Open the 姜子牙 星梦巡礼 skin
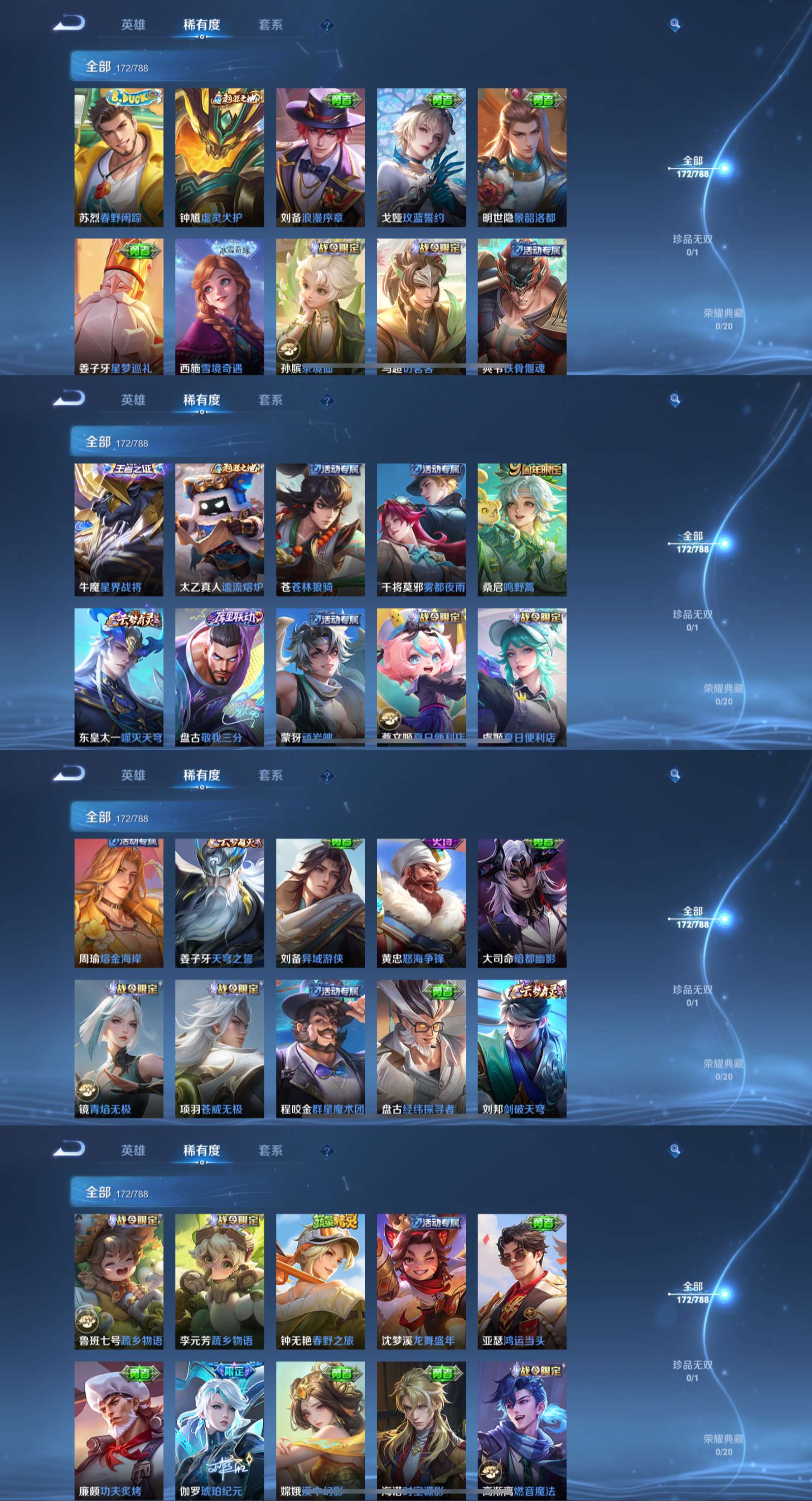This screenshot has width=812, height=1501. [119, 306]
